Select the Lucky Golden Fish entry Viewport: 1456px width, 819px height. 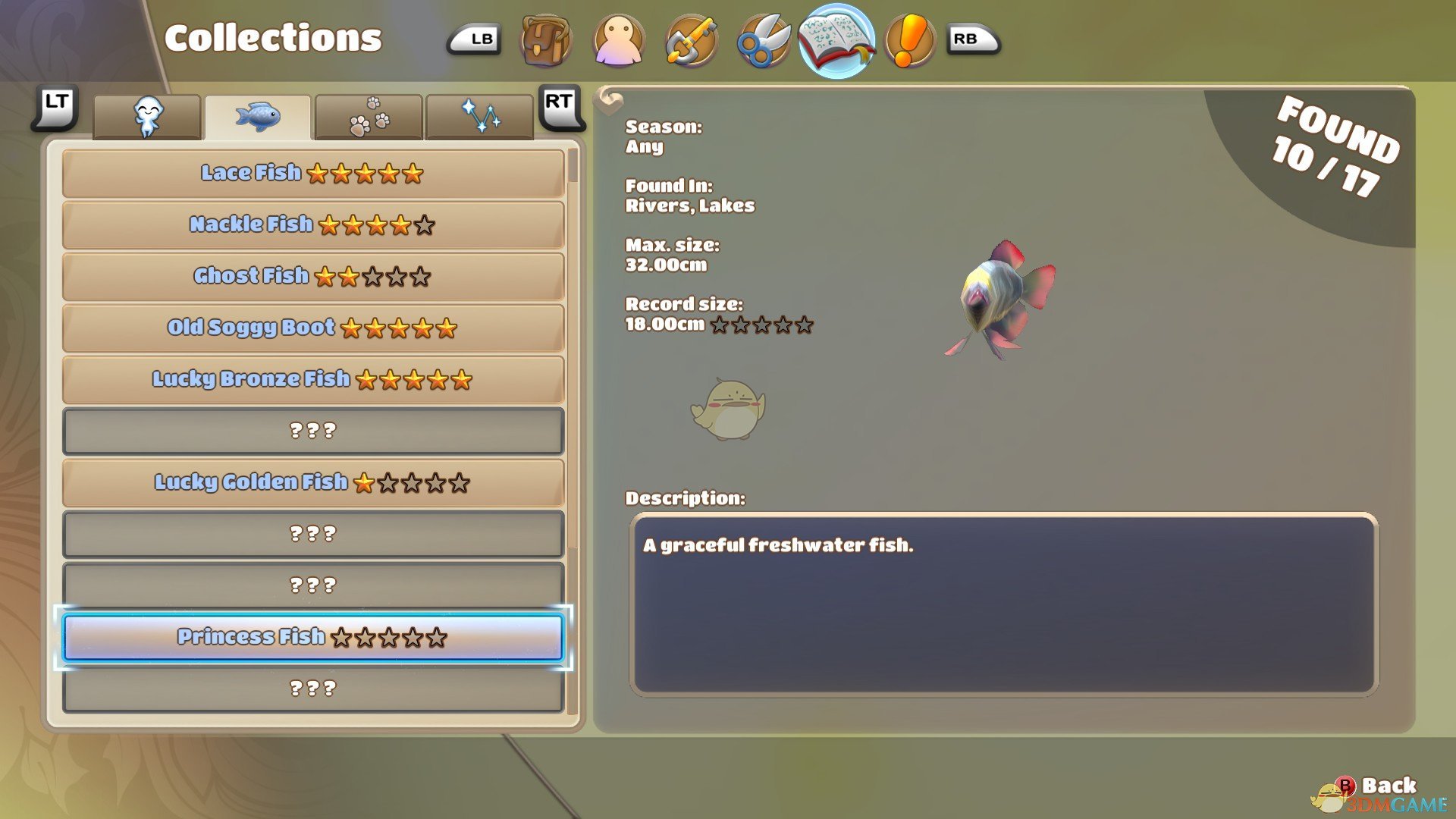point(312,483)
